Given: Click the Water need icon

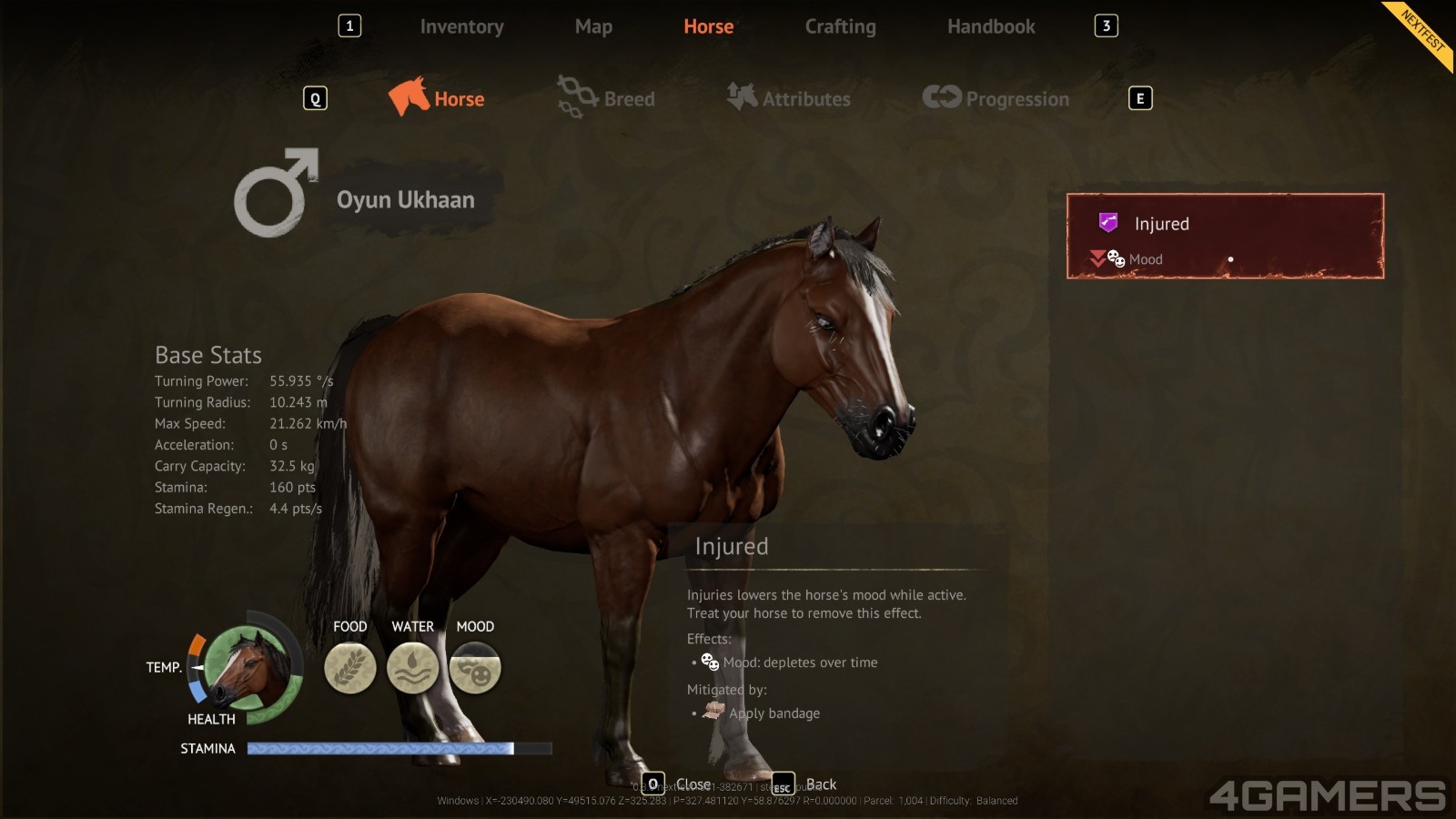Looking at the screenshot, I should [x=413, y=668].
